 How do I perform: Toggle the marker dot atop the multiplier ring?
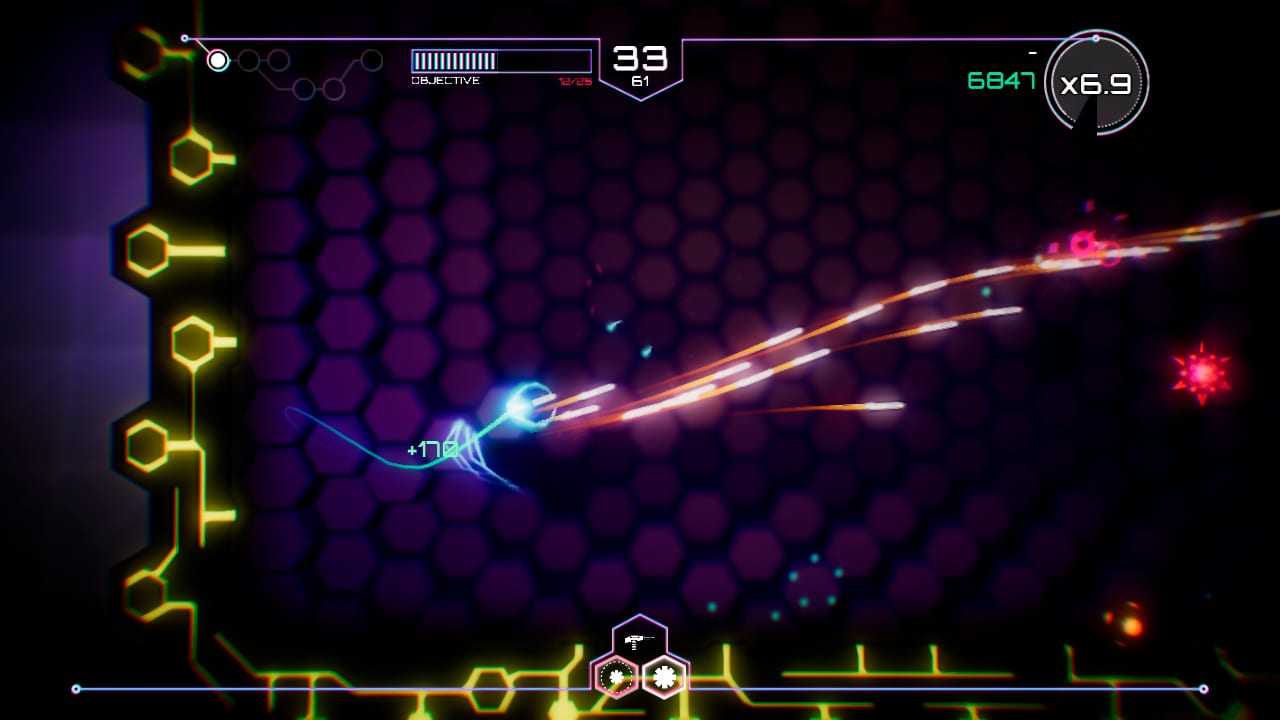[x=1096, y=38]
